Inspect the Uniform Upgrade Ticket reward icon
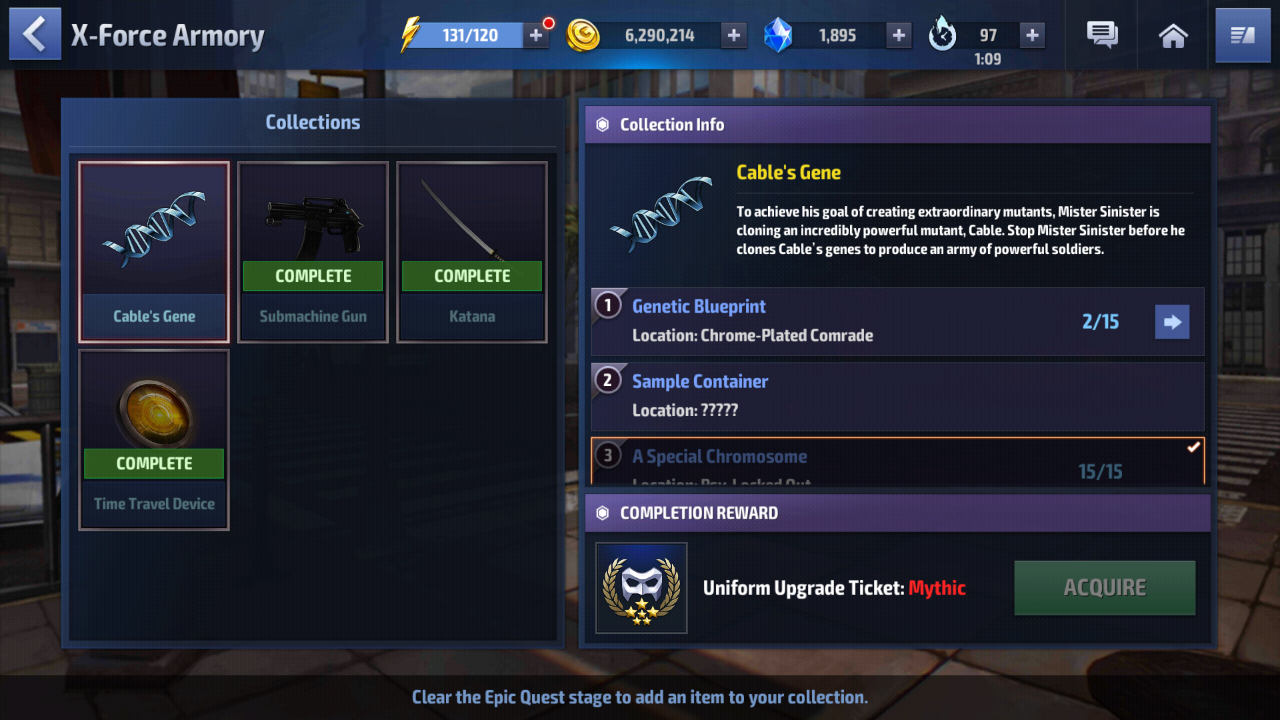Viewport: 1280px width, 720px height. [641, 588]
